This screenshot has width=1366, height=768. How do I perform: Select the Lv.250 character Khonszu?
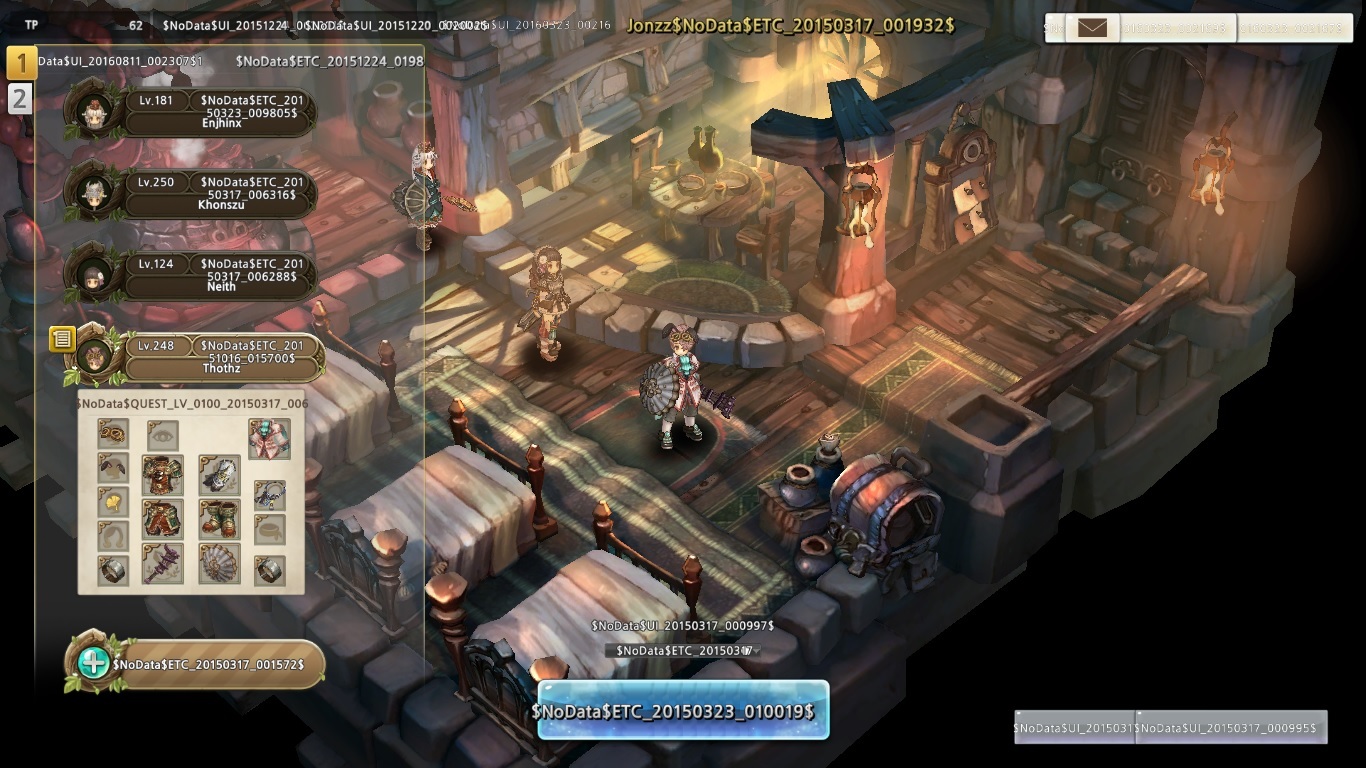[220, 194]
